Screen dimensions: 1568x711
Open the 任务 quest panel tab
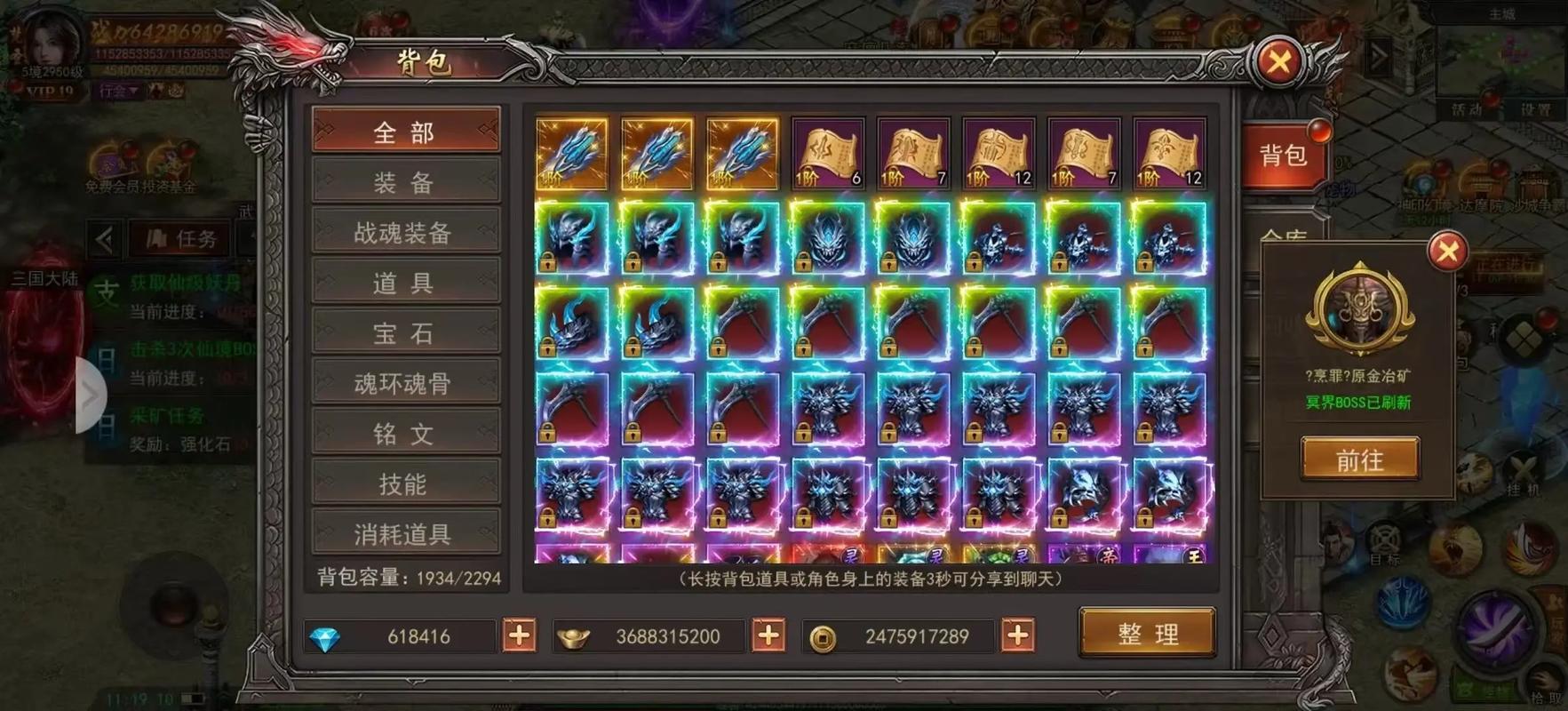point(182,238)
